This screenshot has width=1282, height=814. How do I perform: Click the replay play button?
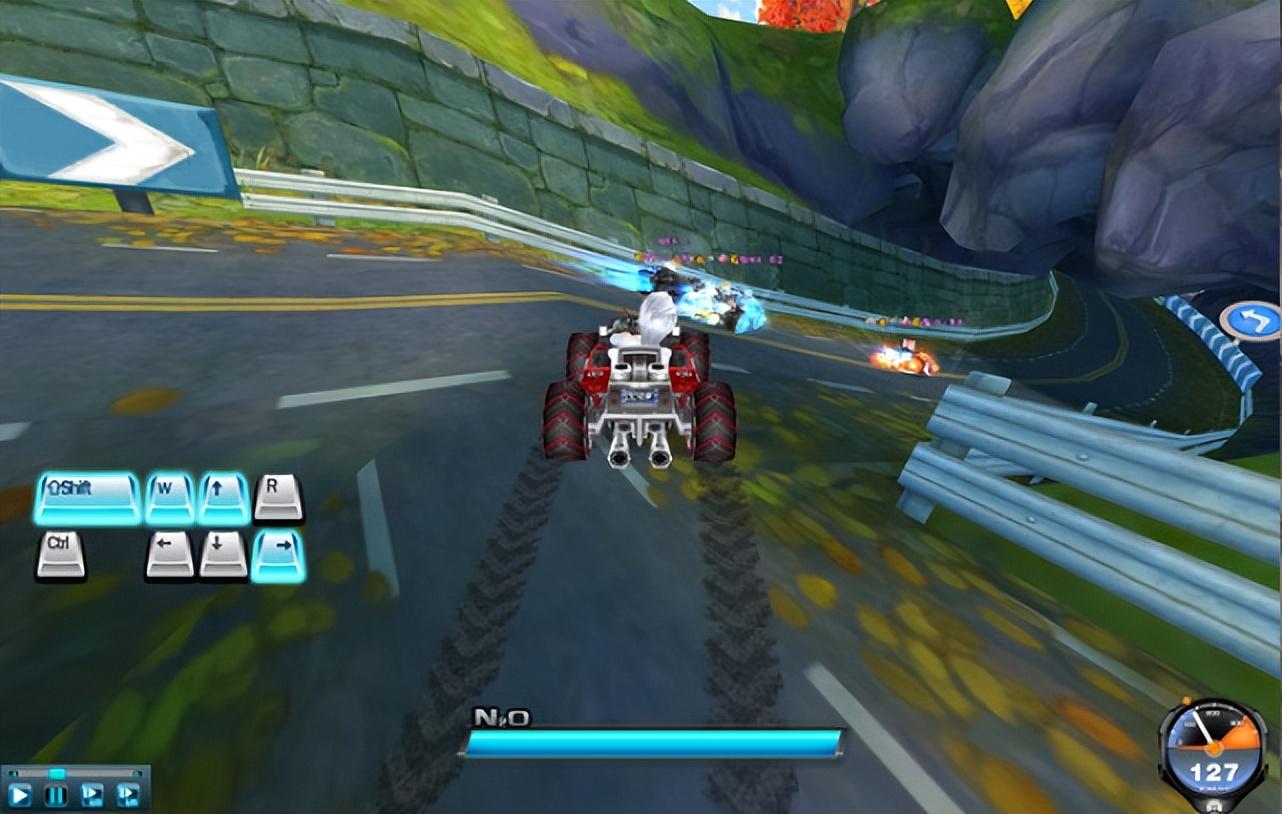pyautogui.click(x=20, y=796)
